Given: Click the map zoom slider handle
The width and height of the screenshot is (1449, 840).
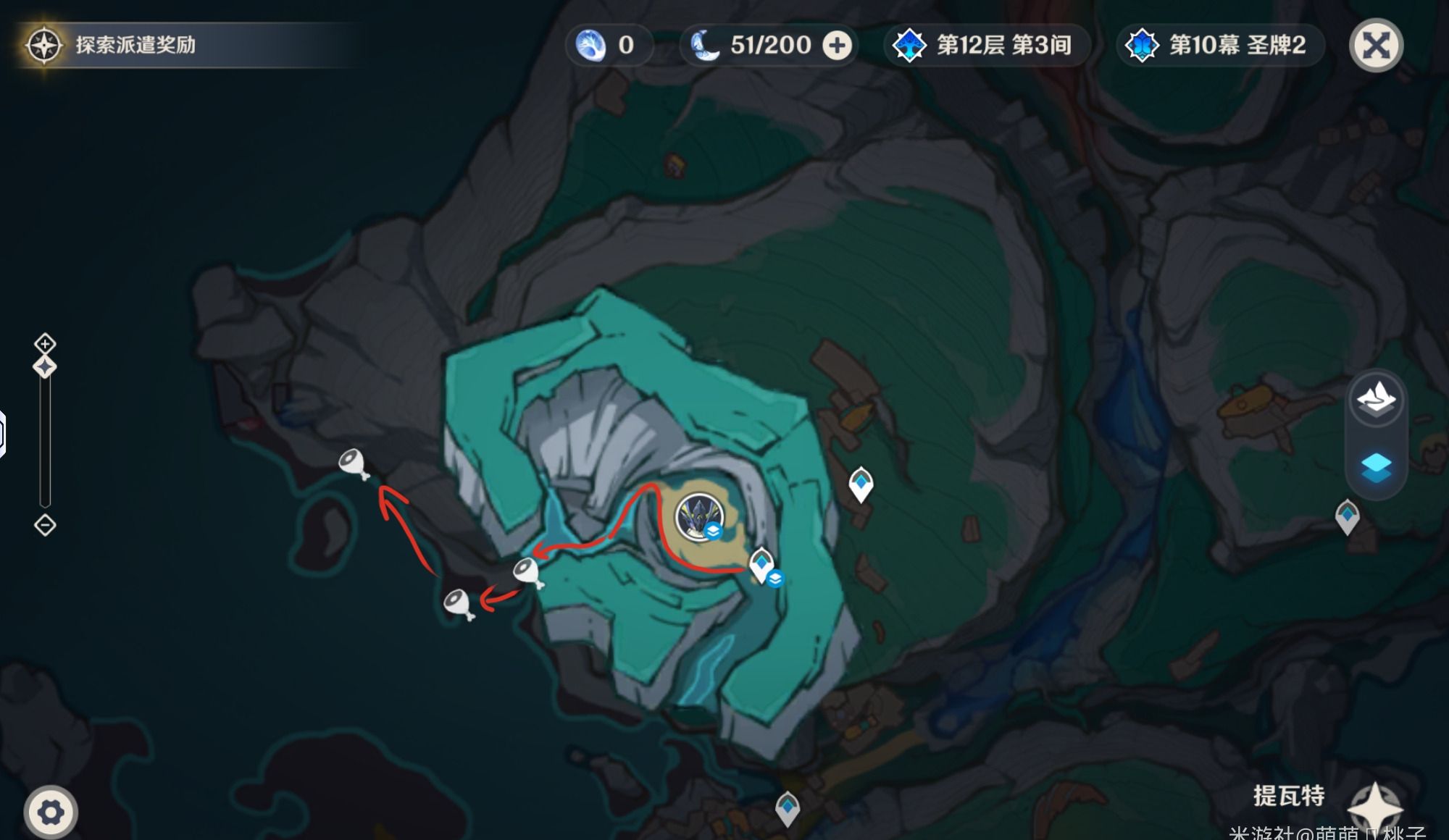Looking at the screenshot, I should click(45, 367).
